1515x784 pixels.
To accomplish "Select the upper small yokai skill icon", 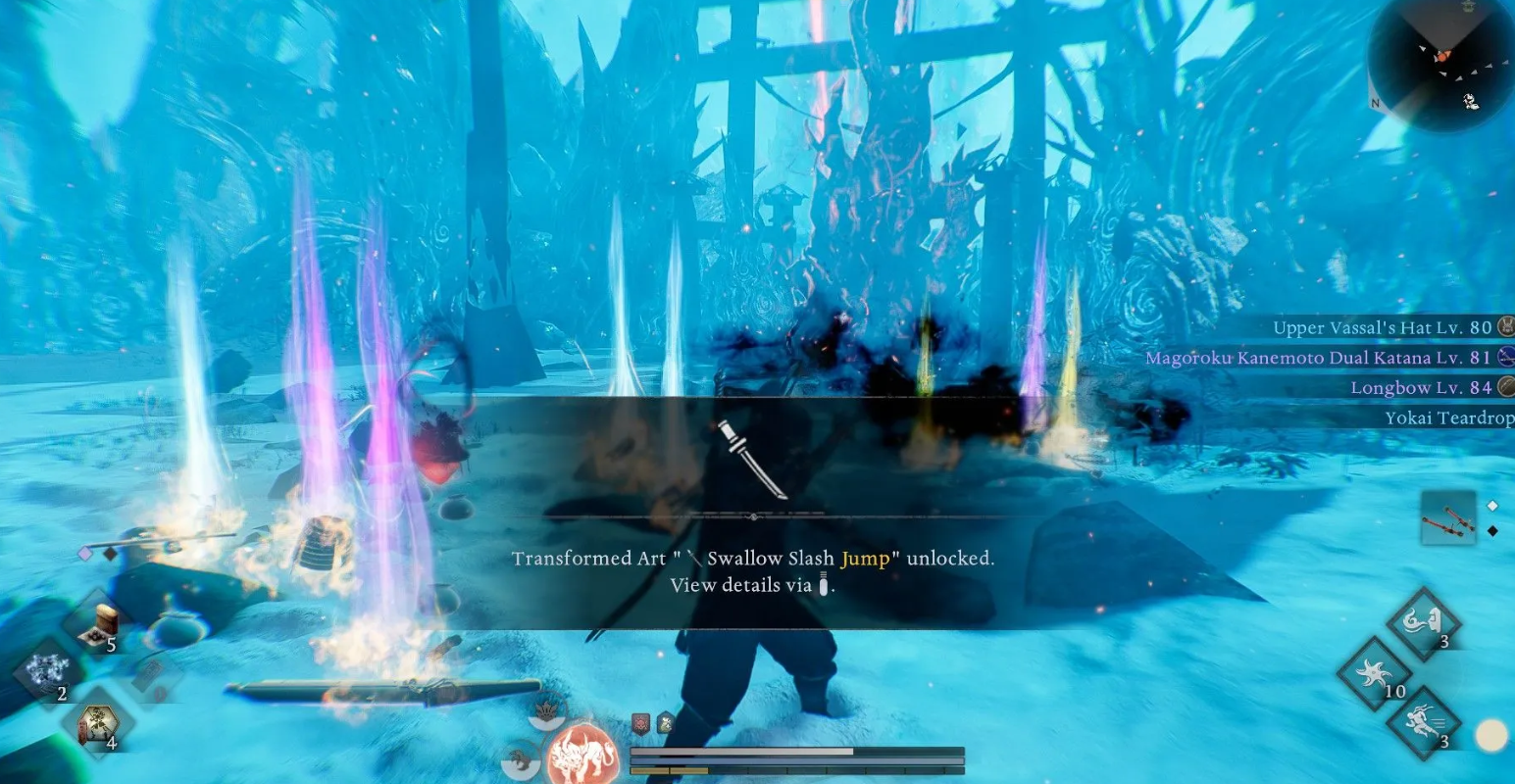I will (x=547, y=712).
